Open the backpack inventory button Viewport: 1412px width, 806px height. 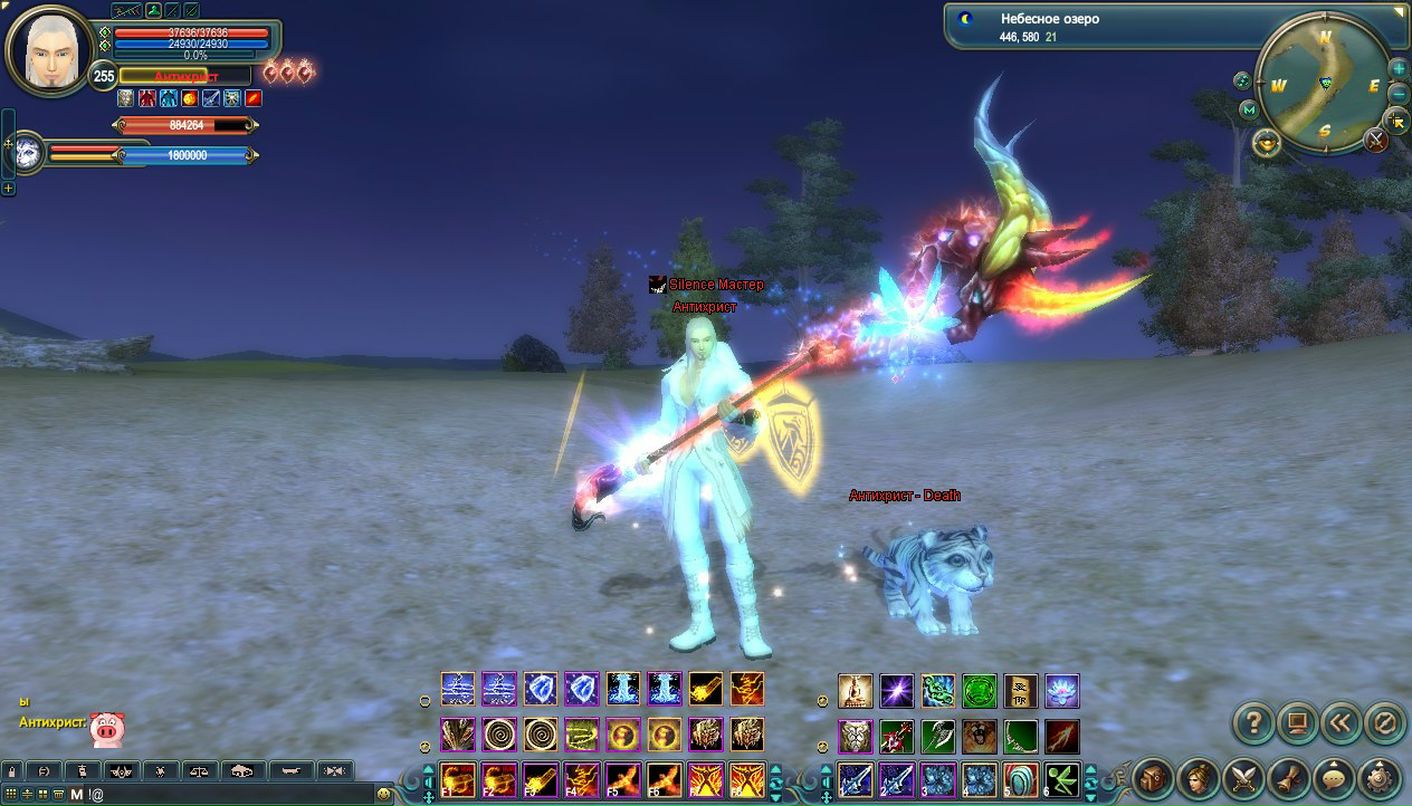tap(1152, 778)
